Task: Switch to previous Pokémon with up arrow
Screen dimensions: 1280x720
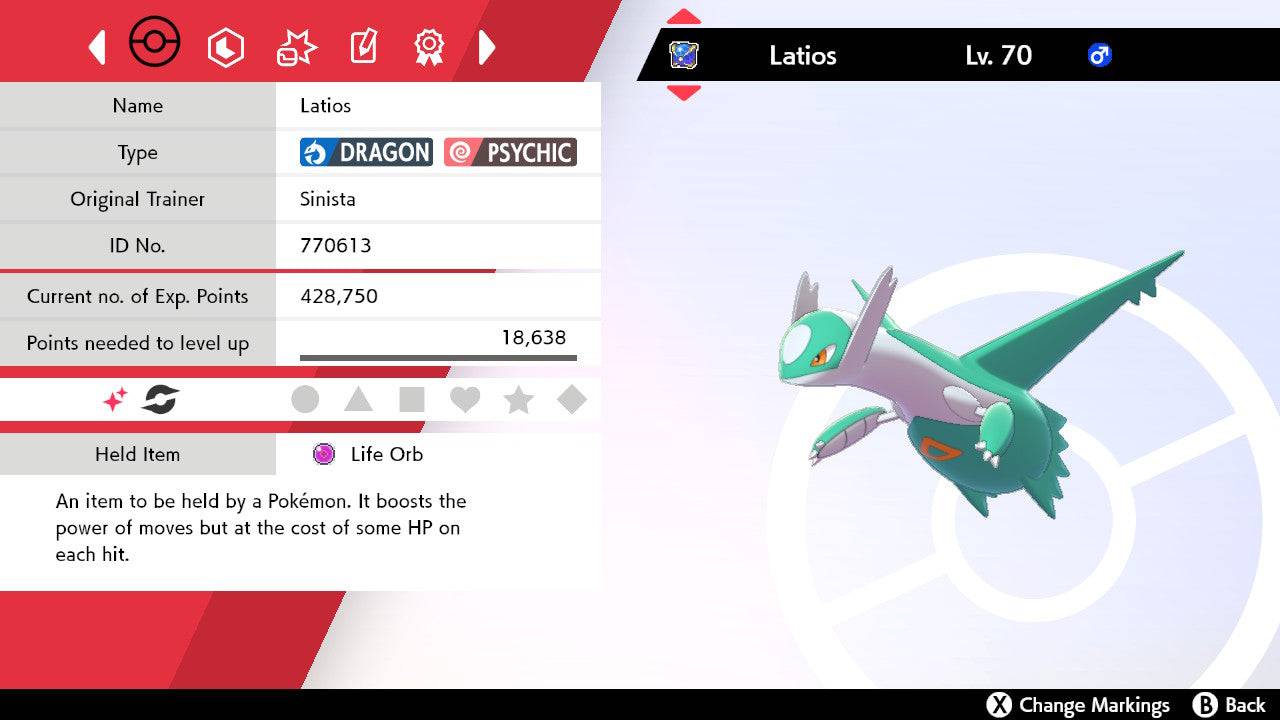Action: coord(683,17)
